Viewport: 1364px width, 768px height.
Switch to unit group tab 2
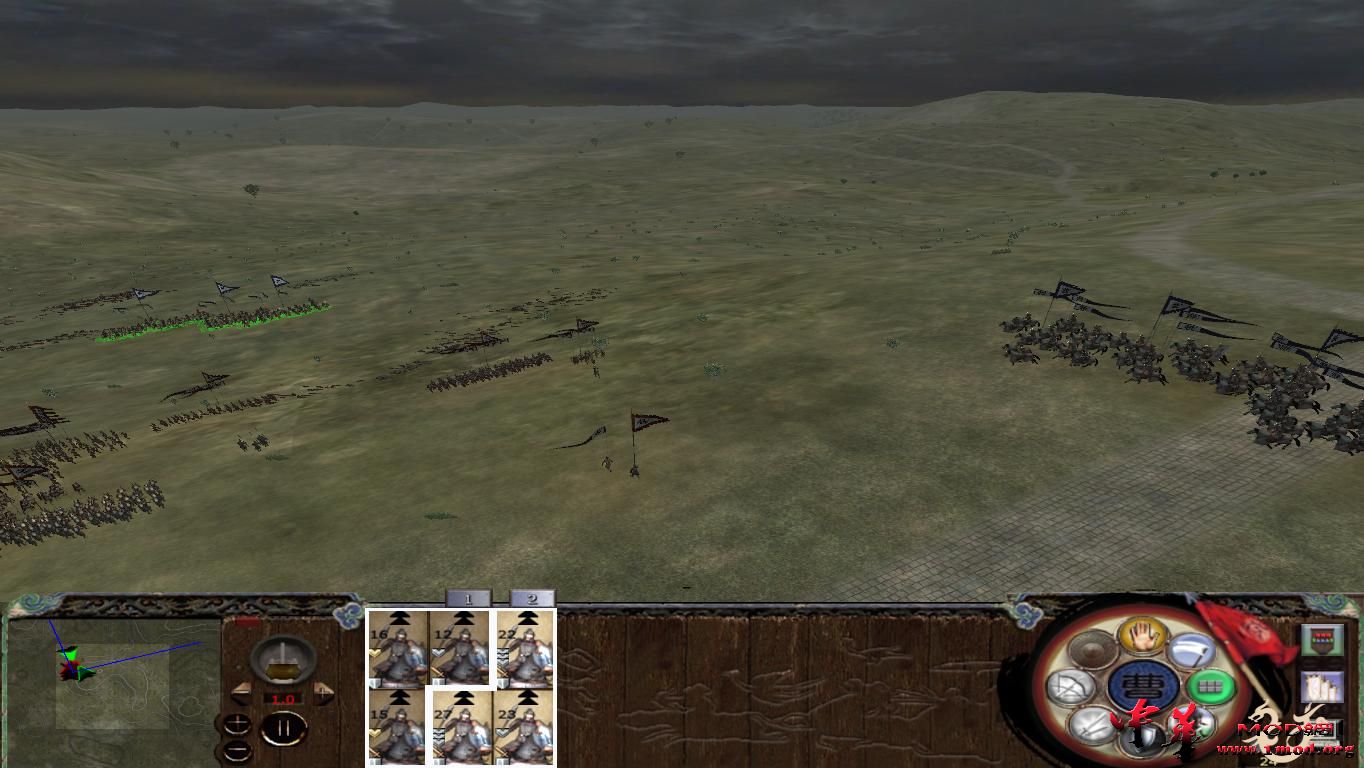click(531, 599)
